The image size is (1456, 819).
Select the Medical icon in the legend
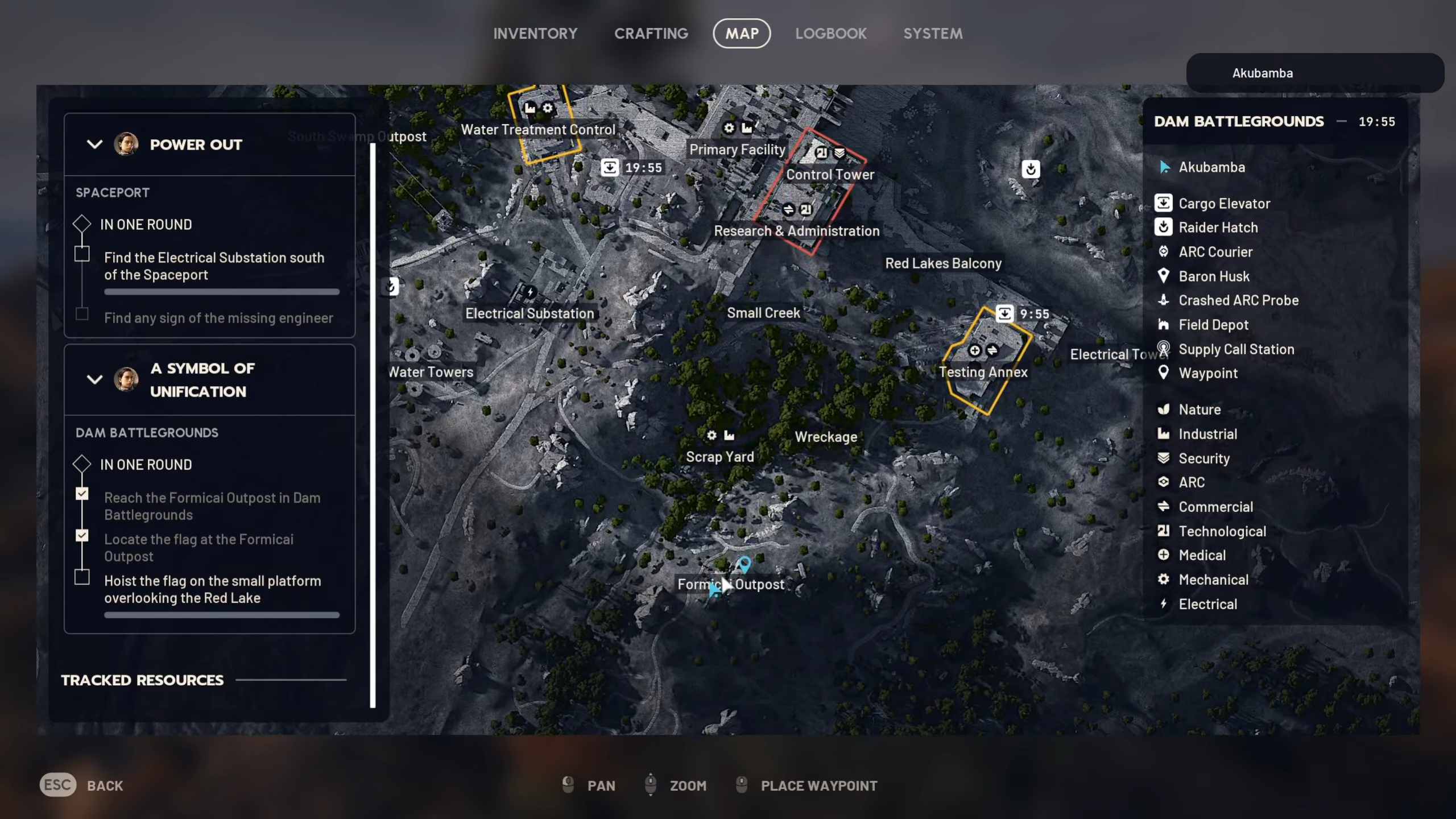[1163, 555]
